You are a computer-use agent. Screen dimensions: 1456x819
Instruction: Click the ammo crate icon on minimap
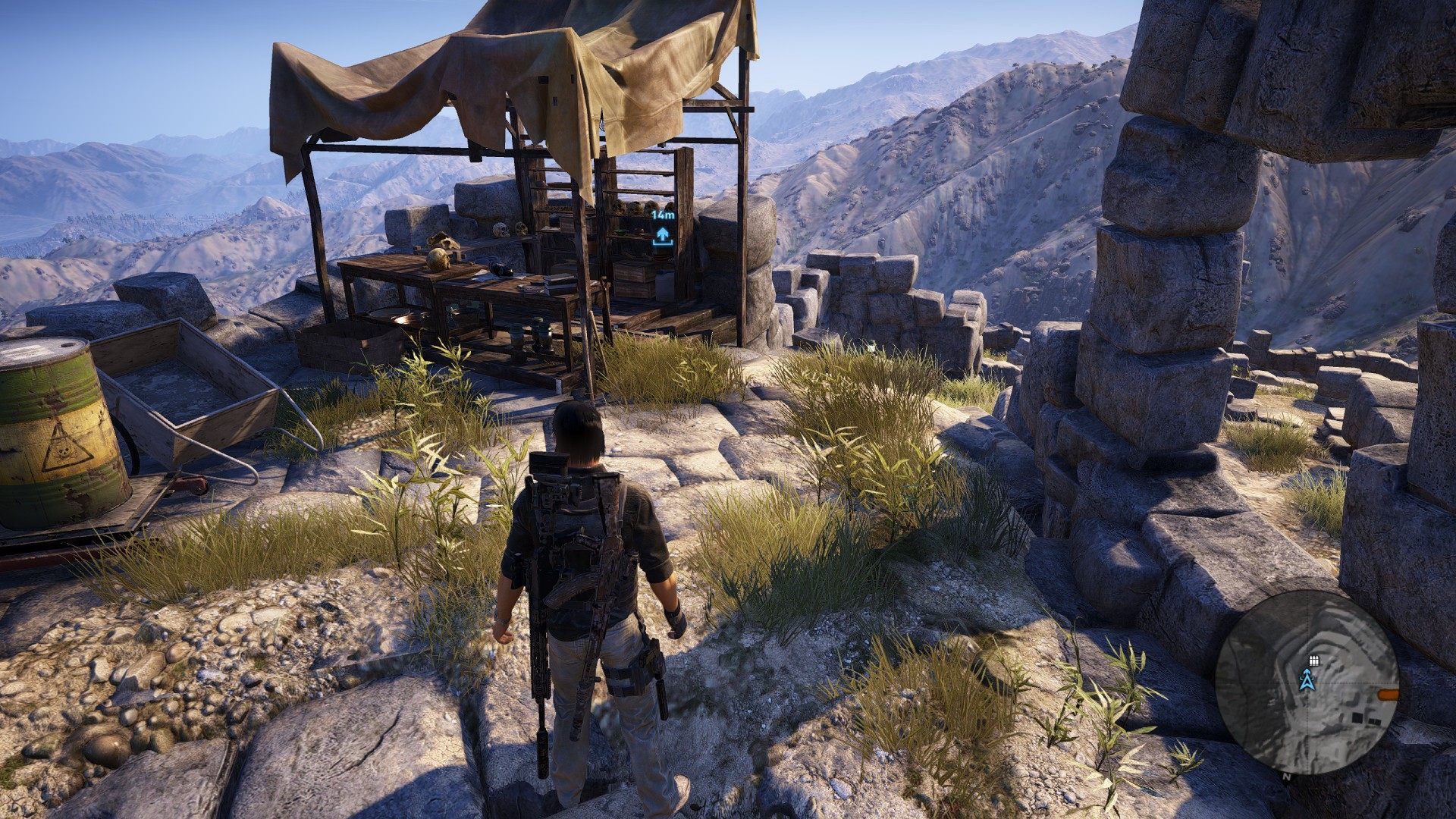1313,661
